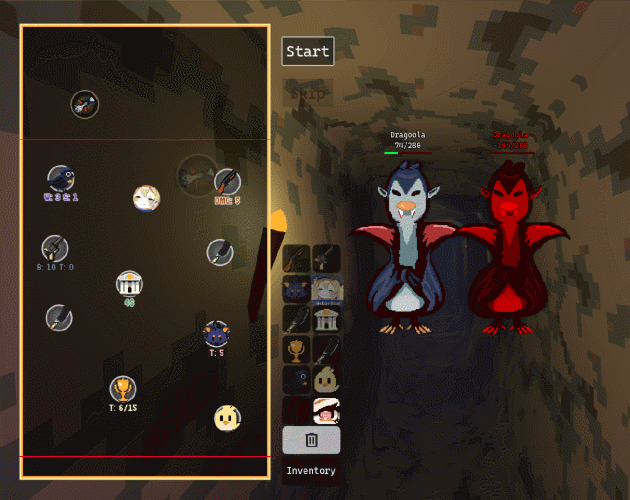Click the trash can delete button
Screen dimensions: 630x500
point(311,440)
